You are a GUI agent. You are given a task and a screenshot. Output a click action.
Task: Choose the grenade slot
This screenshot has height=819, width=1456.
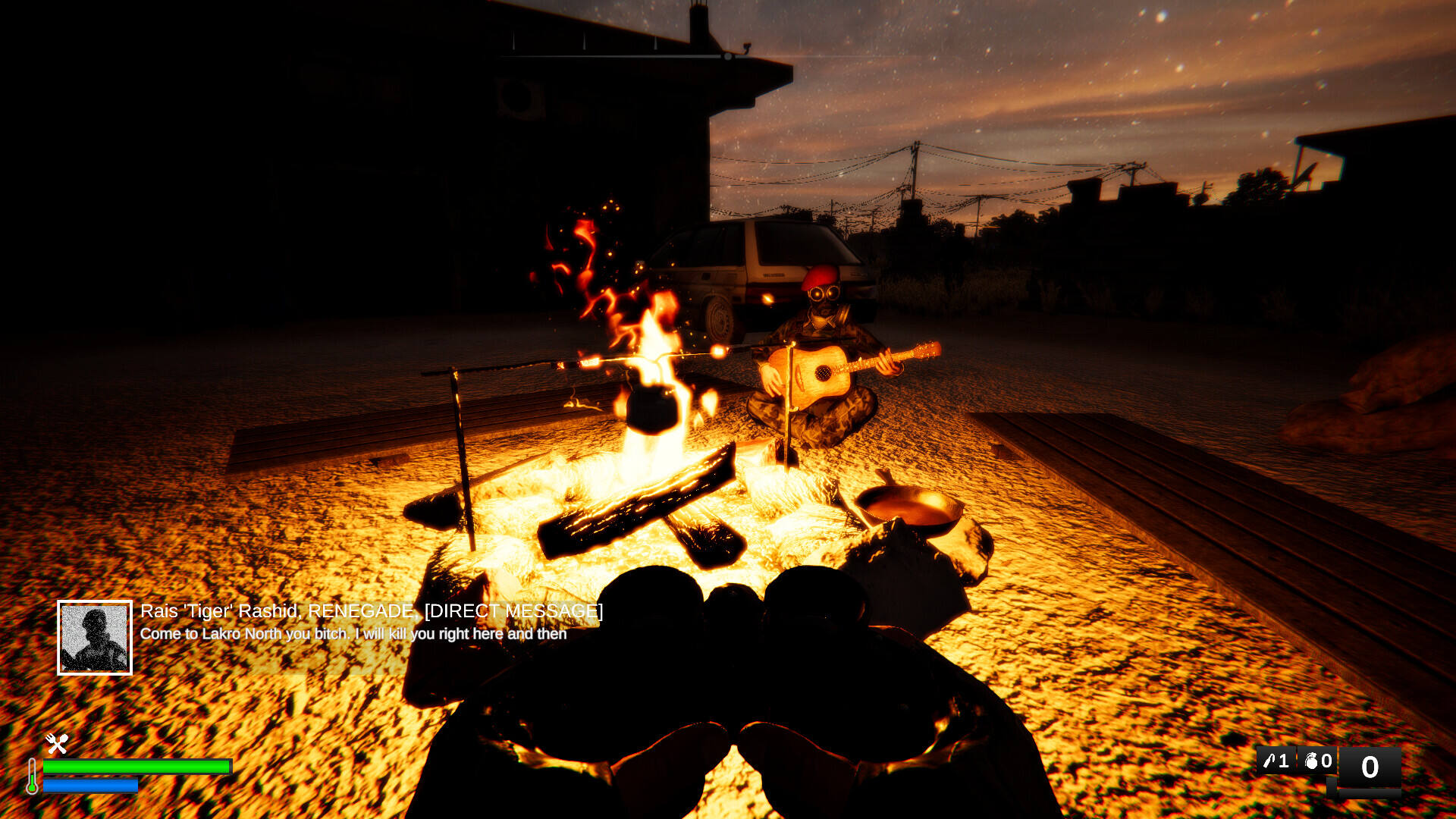[1318, 761]
